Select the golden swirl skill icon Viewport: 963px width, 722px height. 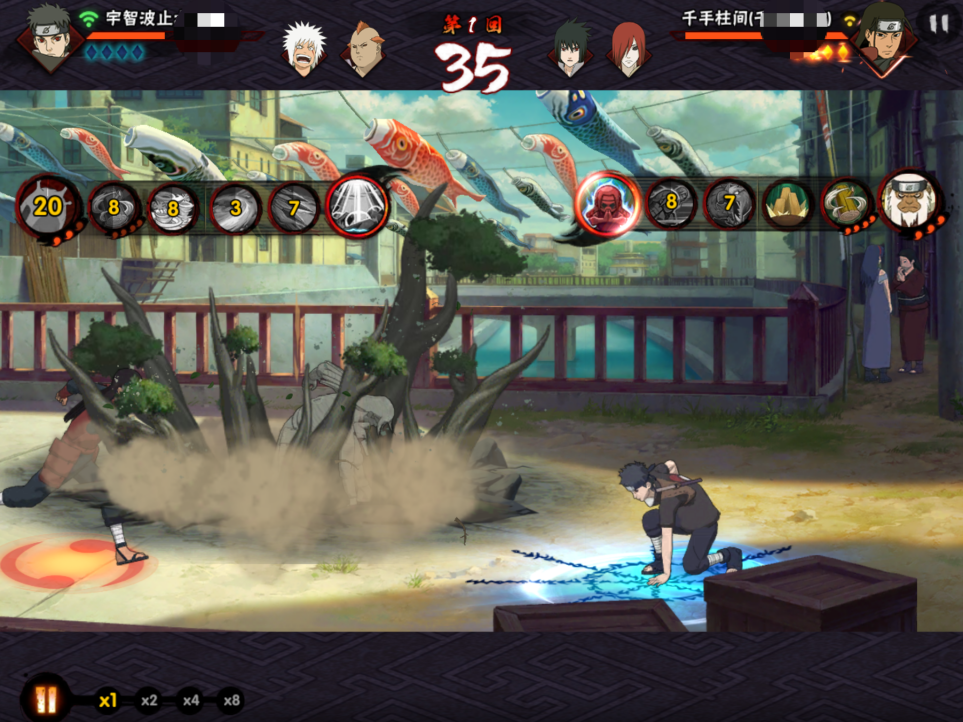847,204
